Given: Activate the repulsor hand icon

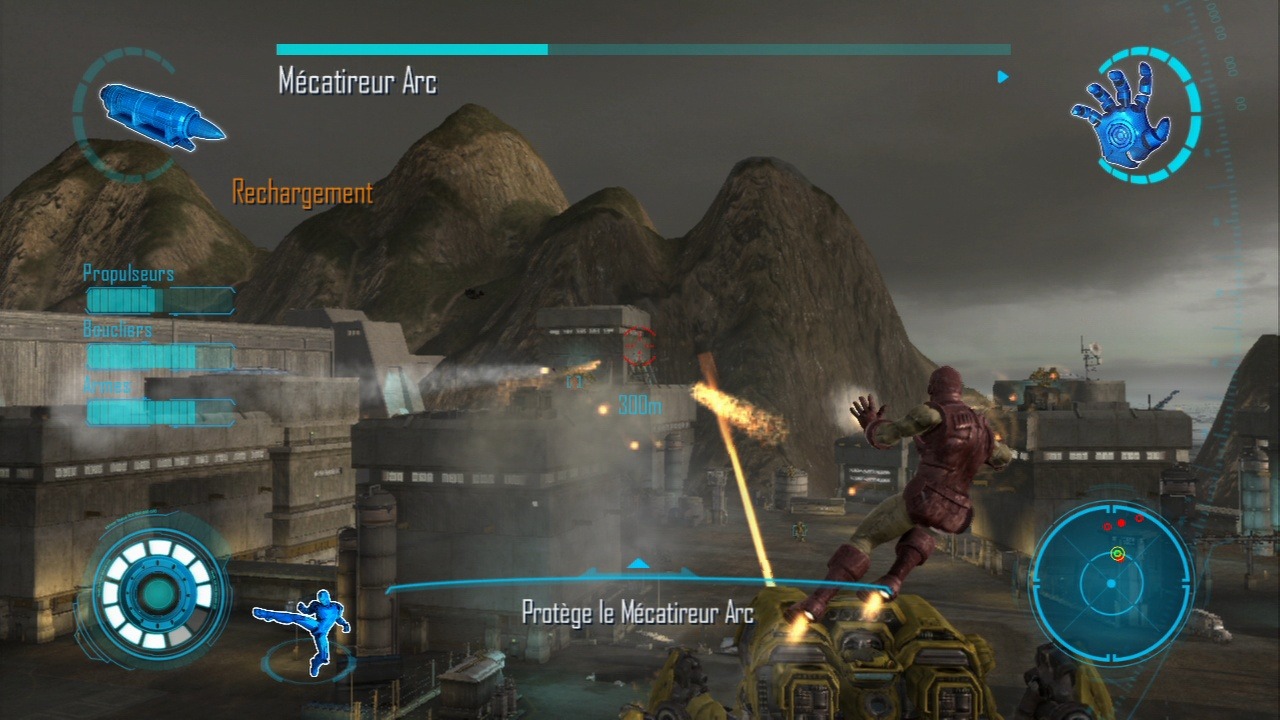Looking at the screenshot, I should click(1122, 115).
